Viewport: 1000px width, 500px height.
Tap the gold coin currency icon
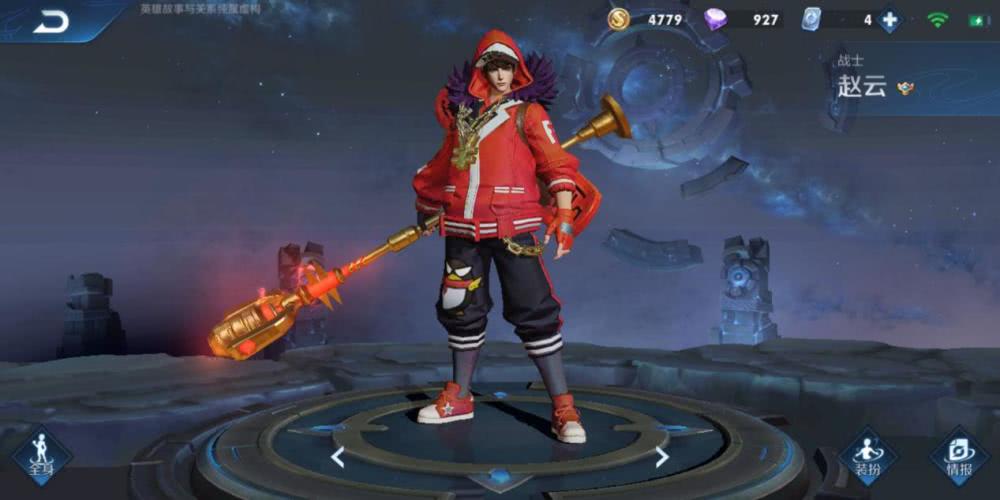pos(619,19)
